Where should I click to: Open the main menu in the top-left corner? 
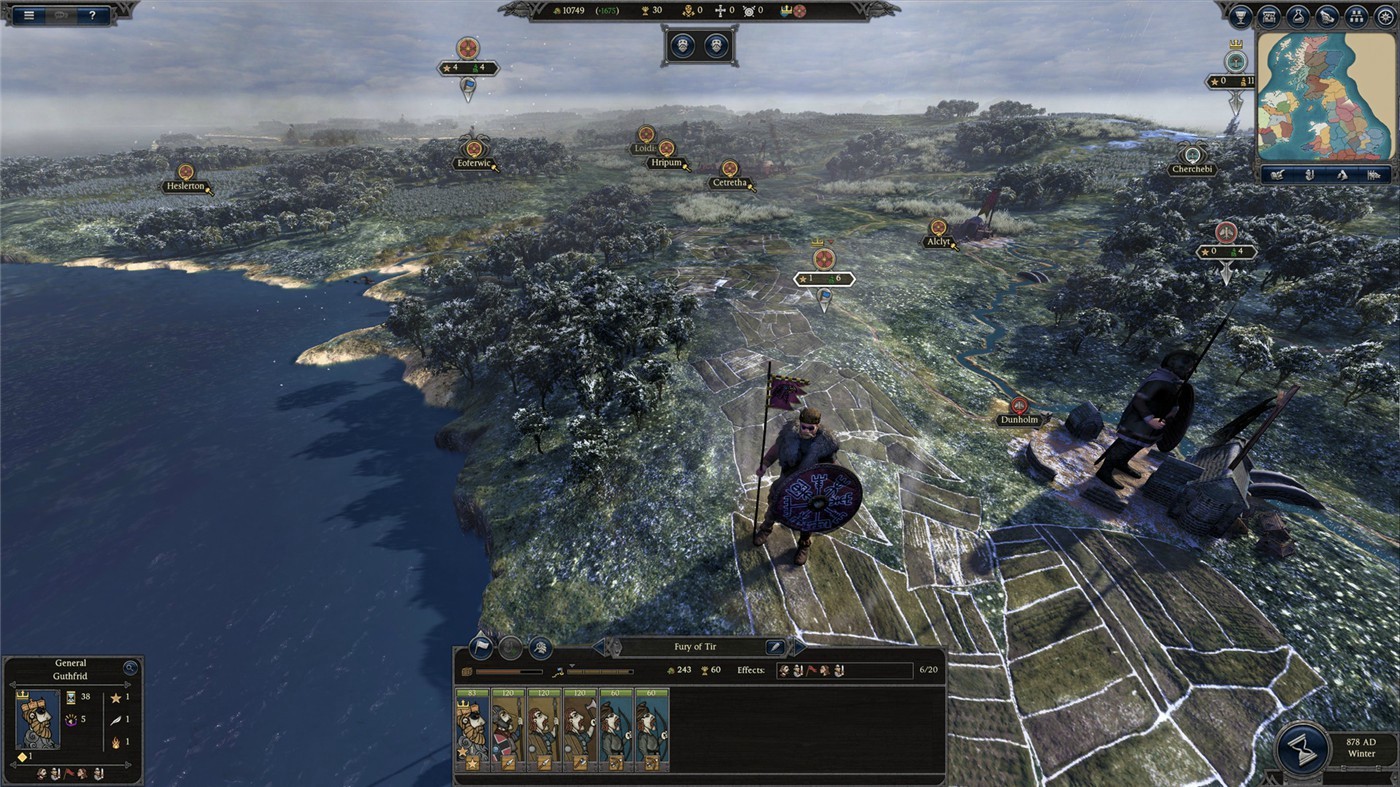coord(28,14)
